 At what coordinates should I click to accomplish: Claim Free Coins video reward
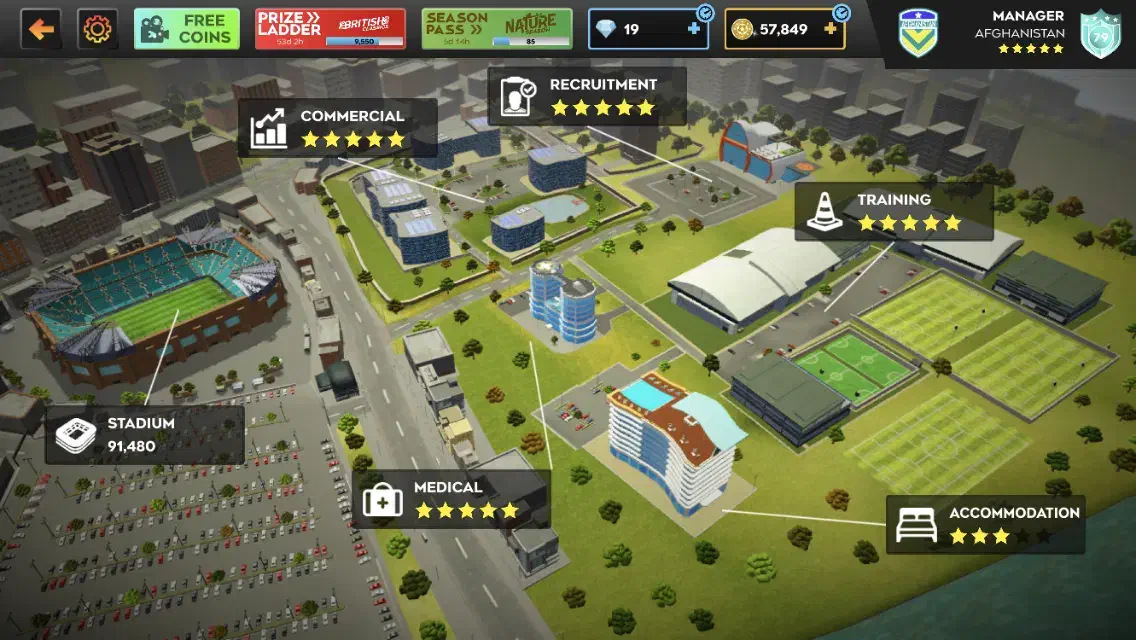point(187,29)
